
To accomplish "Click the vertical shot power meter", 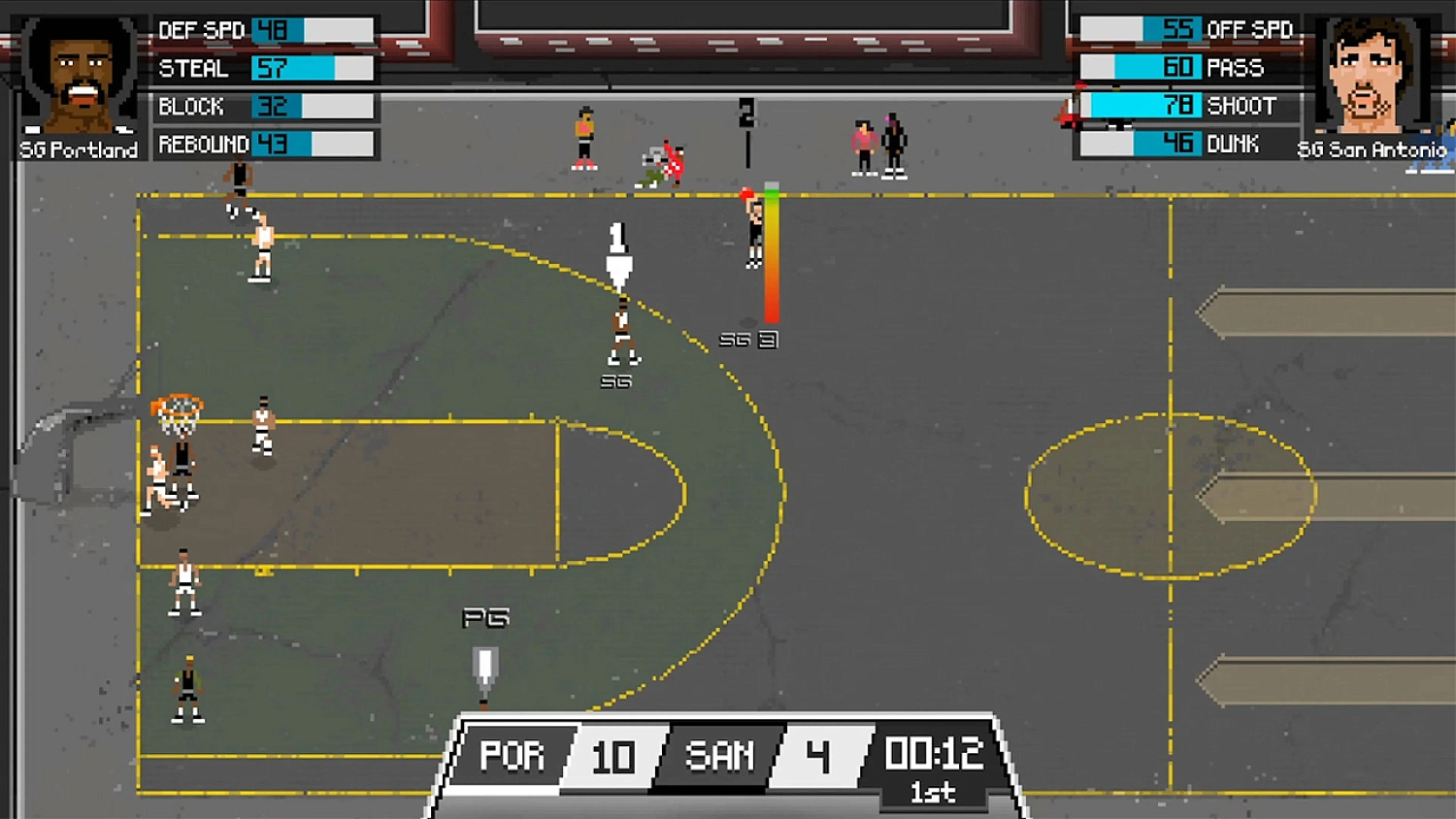I will click(770, 254).
